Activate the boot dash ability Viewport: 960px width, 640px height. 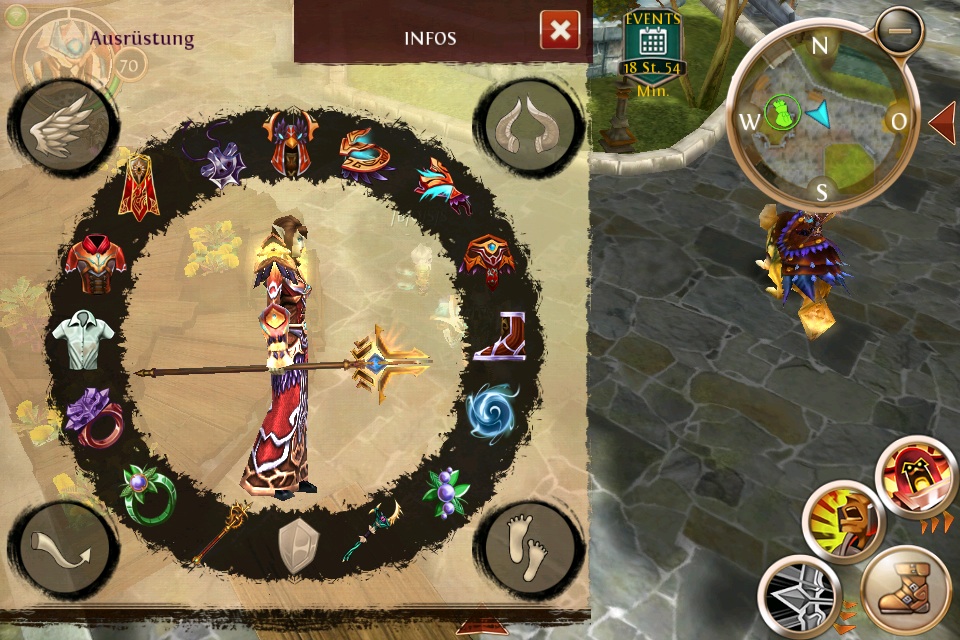(904, 592)
